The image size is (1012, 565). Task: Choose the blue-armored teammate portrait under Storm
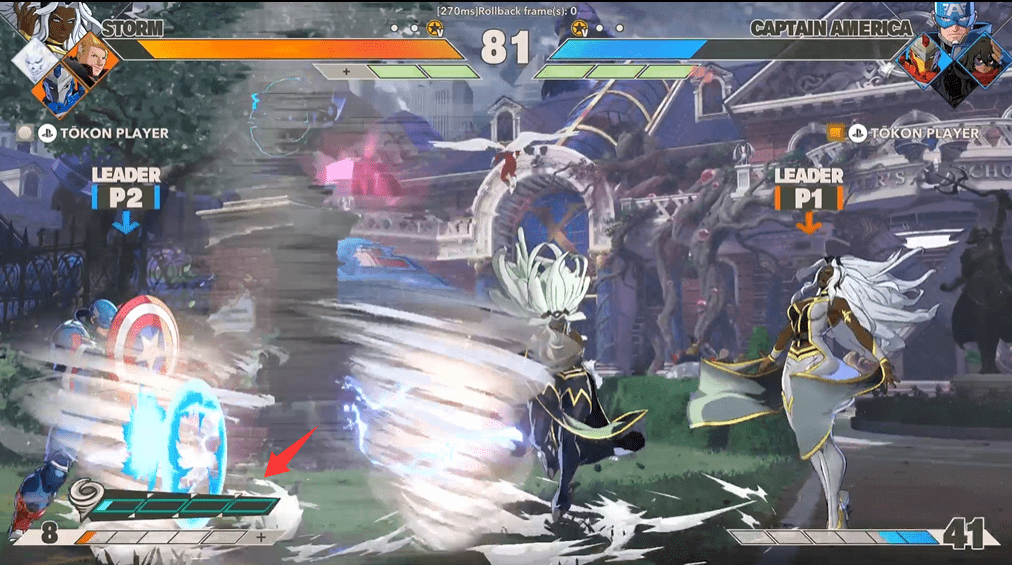(x=56, y=90)
